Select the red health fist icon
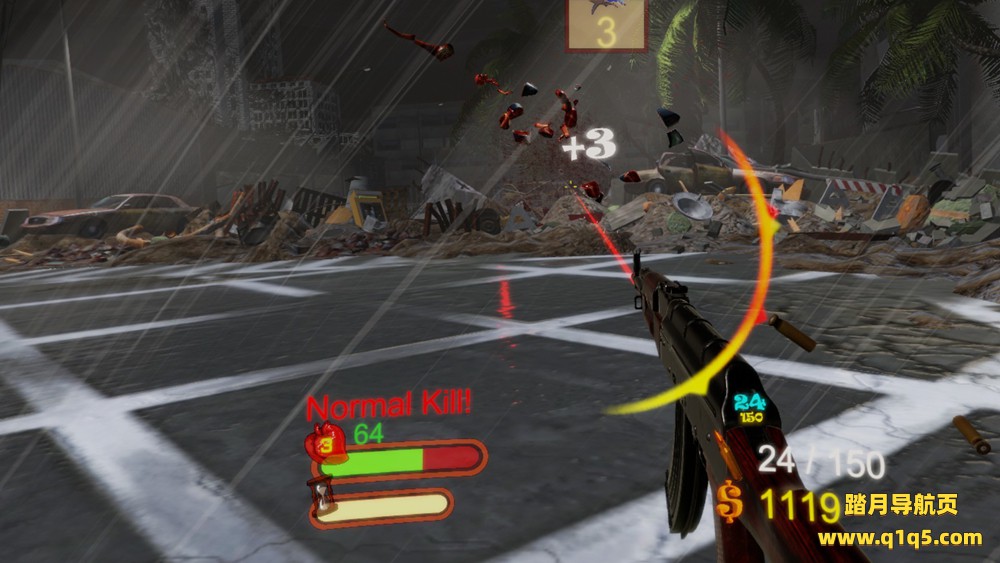Viewport: 1000px width, 563px height. point(328,443)
